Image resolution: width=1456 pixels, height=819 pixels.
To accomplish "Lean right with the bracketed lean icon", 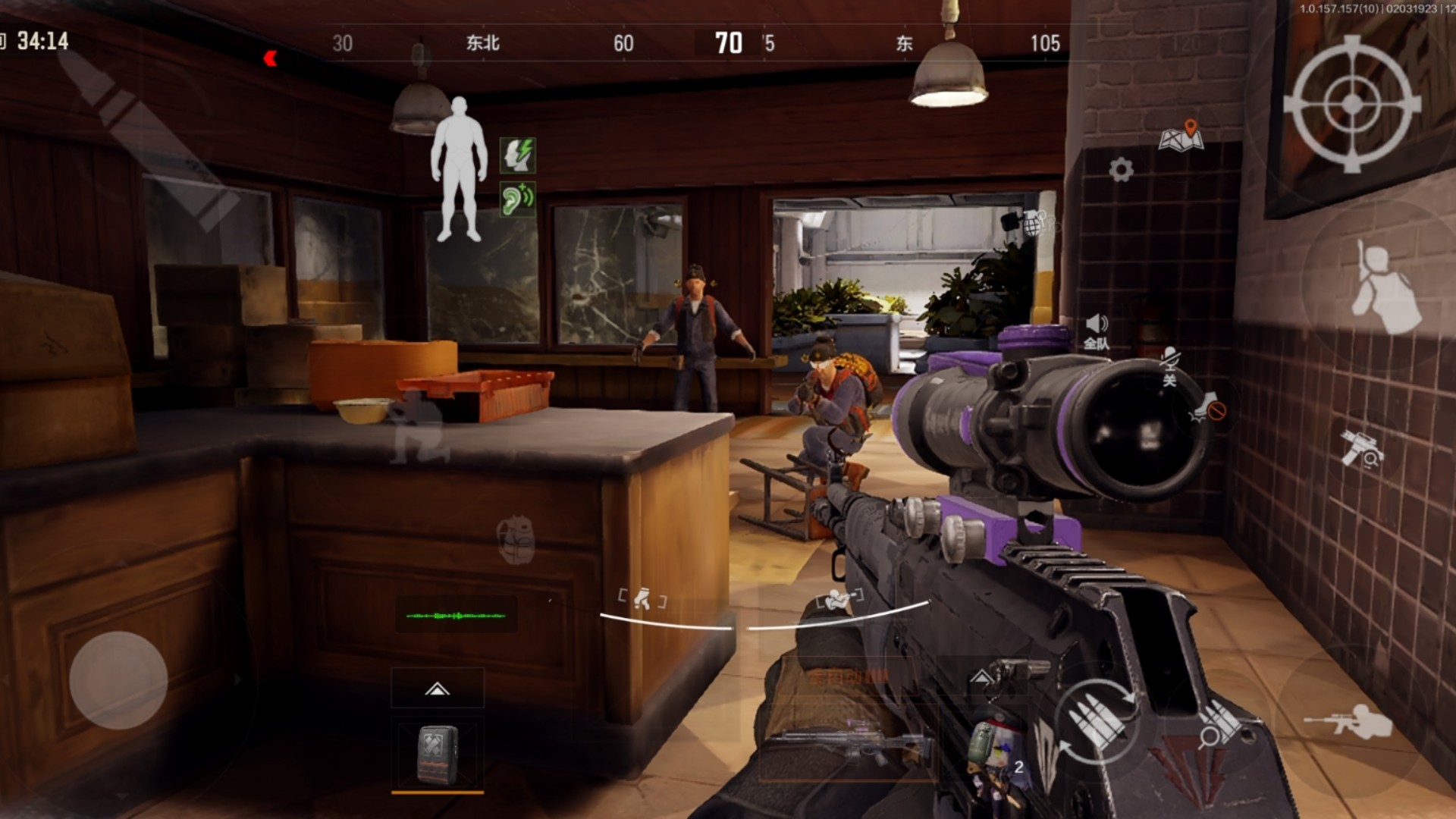I will coord(839,601).
